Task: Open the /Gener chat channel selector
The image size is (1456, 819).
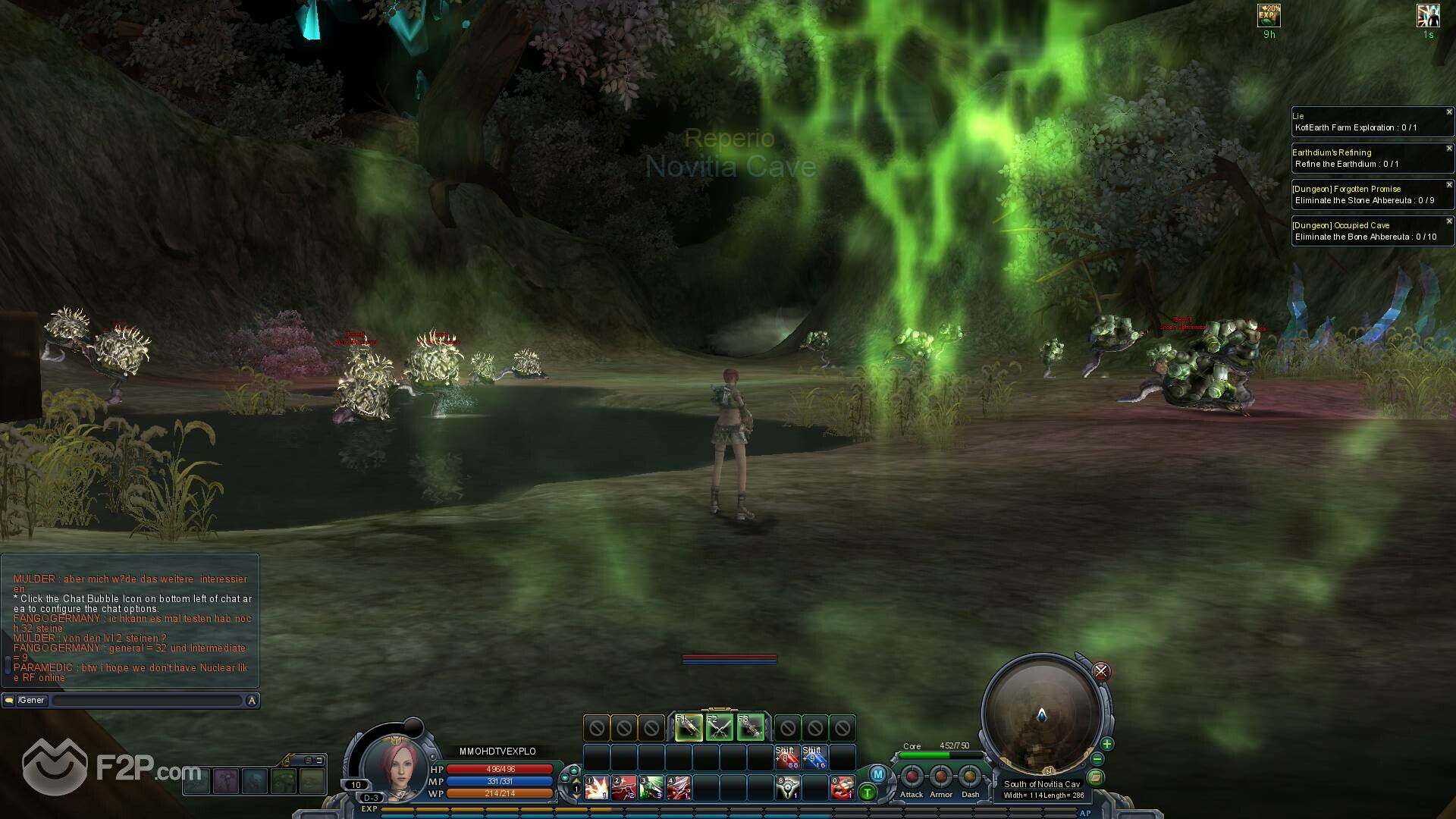Action: (x=32, y=701)
